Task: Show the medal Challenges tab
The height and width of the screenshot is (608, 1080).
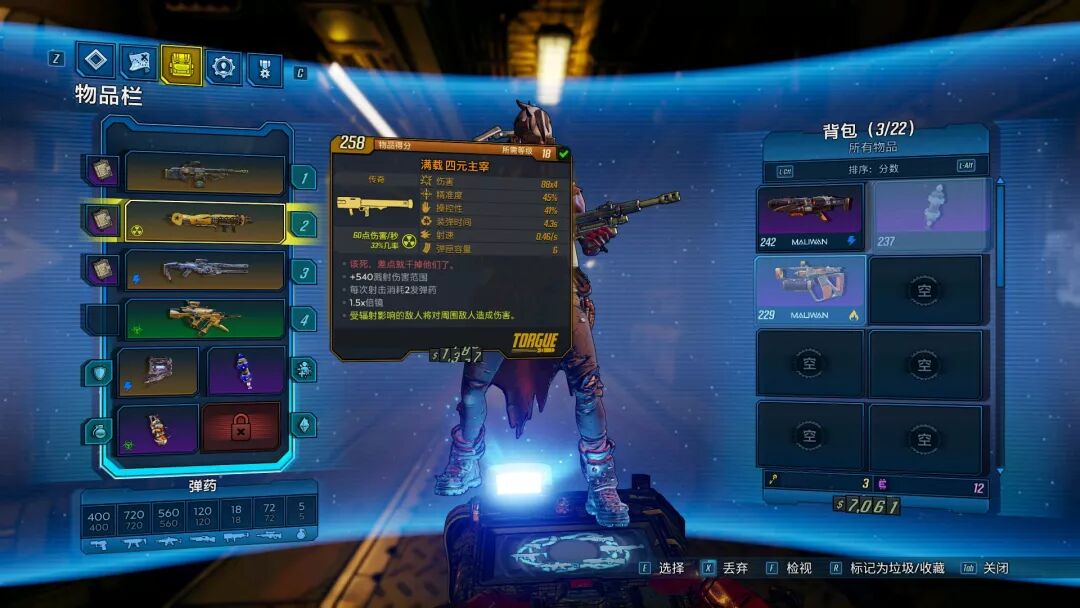Action: (264, 69)
